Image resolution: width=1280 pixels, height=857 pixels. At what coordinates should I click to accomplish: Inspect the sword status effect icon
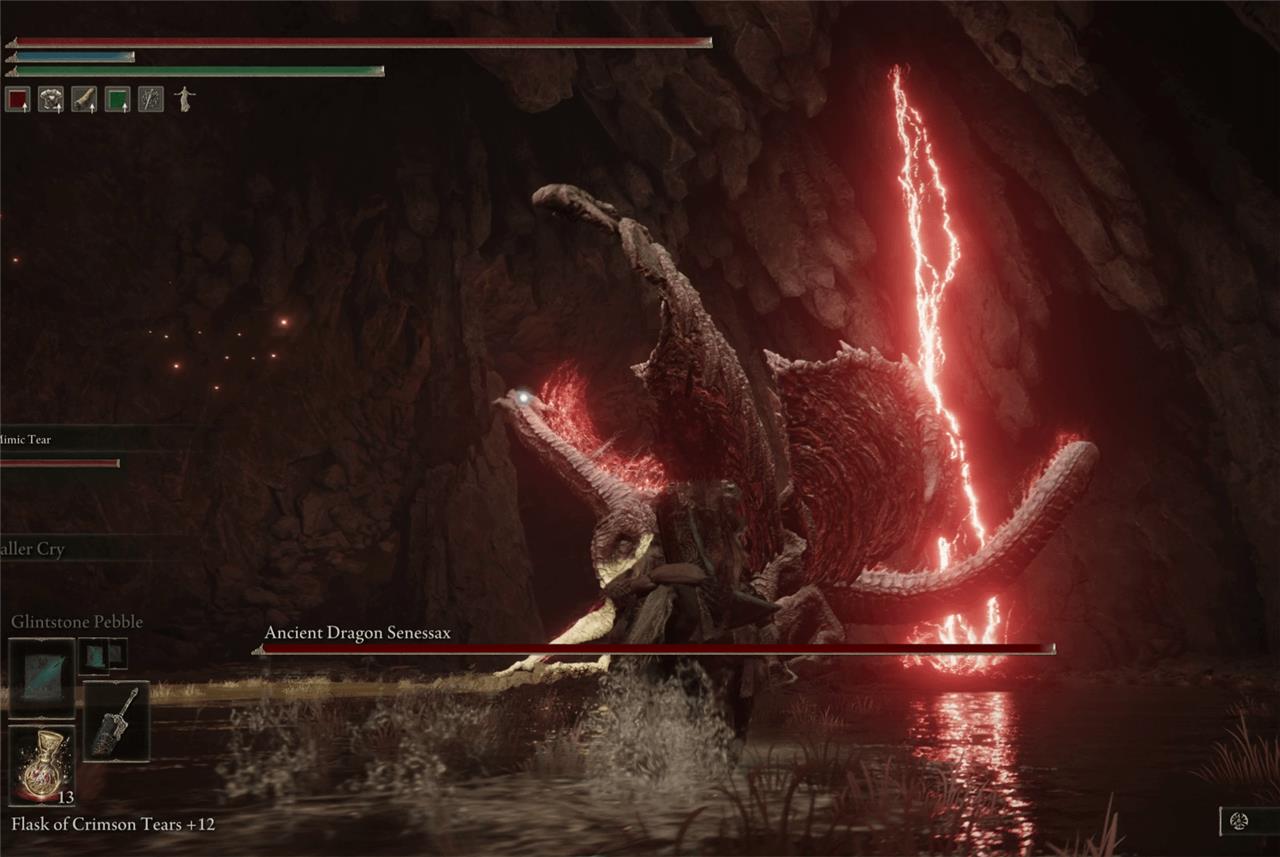pos(150,99)
